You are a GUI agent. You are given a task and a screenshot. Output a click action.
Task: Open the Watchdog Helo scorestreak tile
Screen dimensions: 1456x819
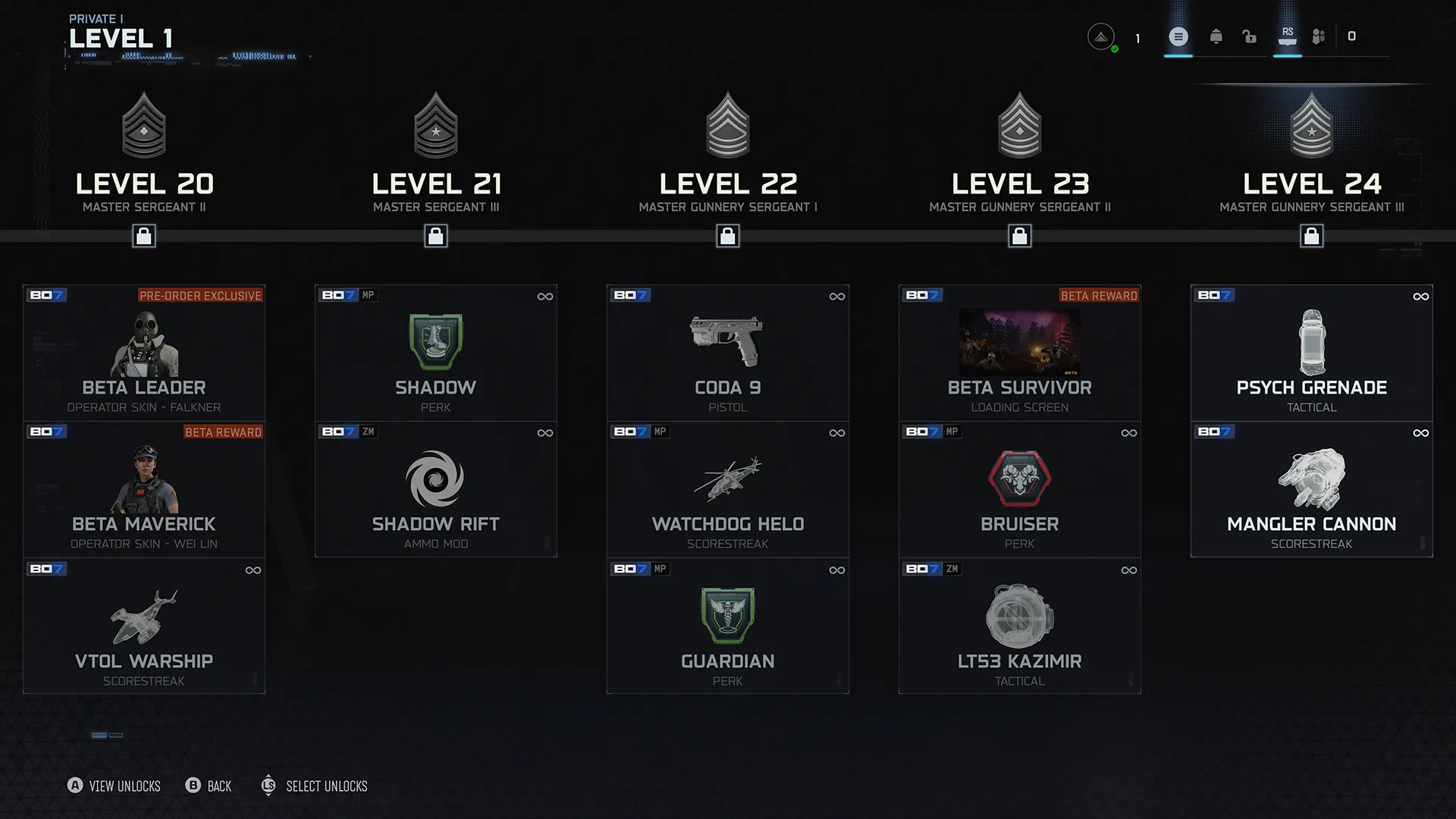click(728, 489)
